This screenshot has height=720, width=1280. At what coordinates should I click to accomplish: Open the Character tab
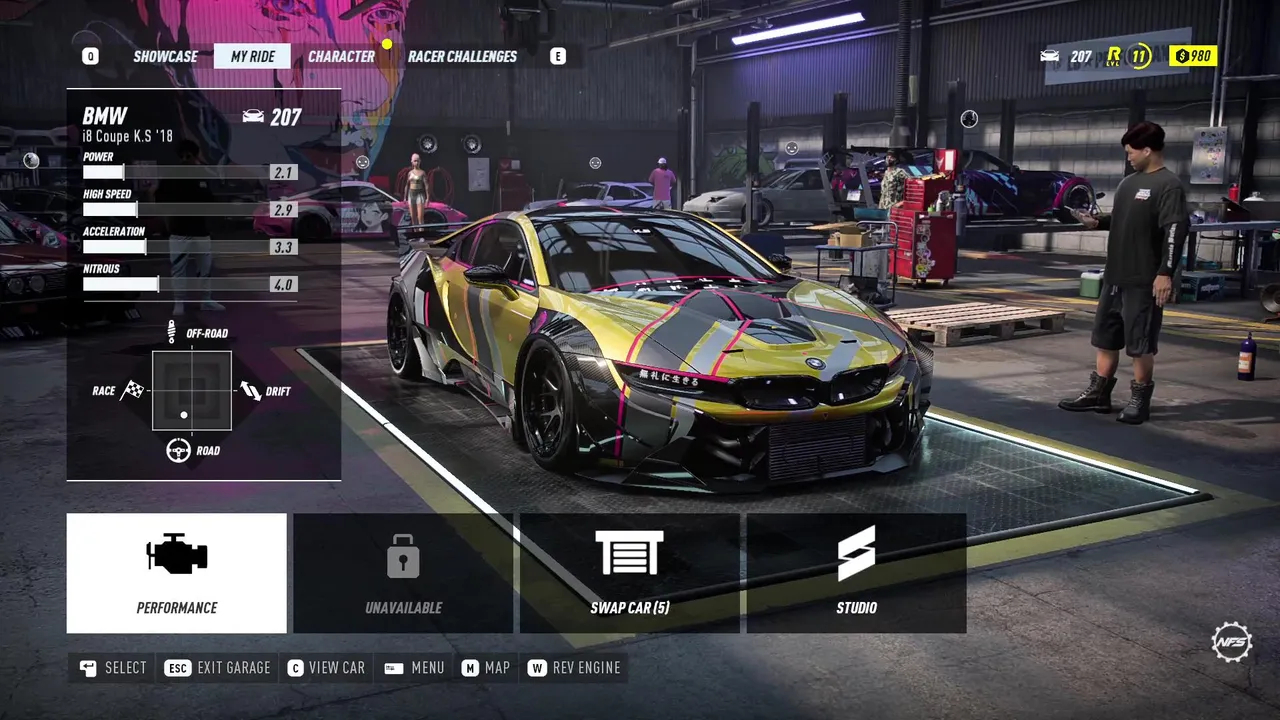point(341,57)
